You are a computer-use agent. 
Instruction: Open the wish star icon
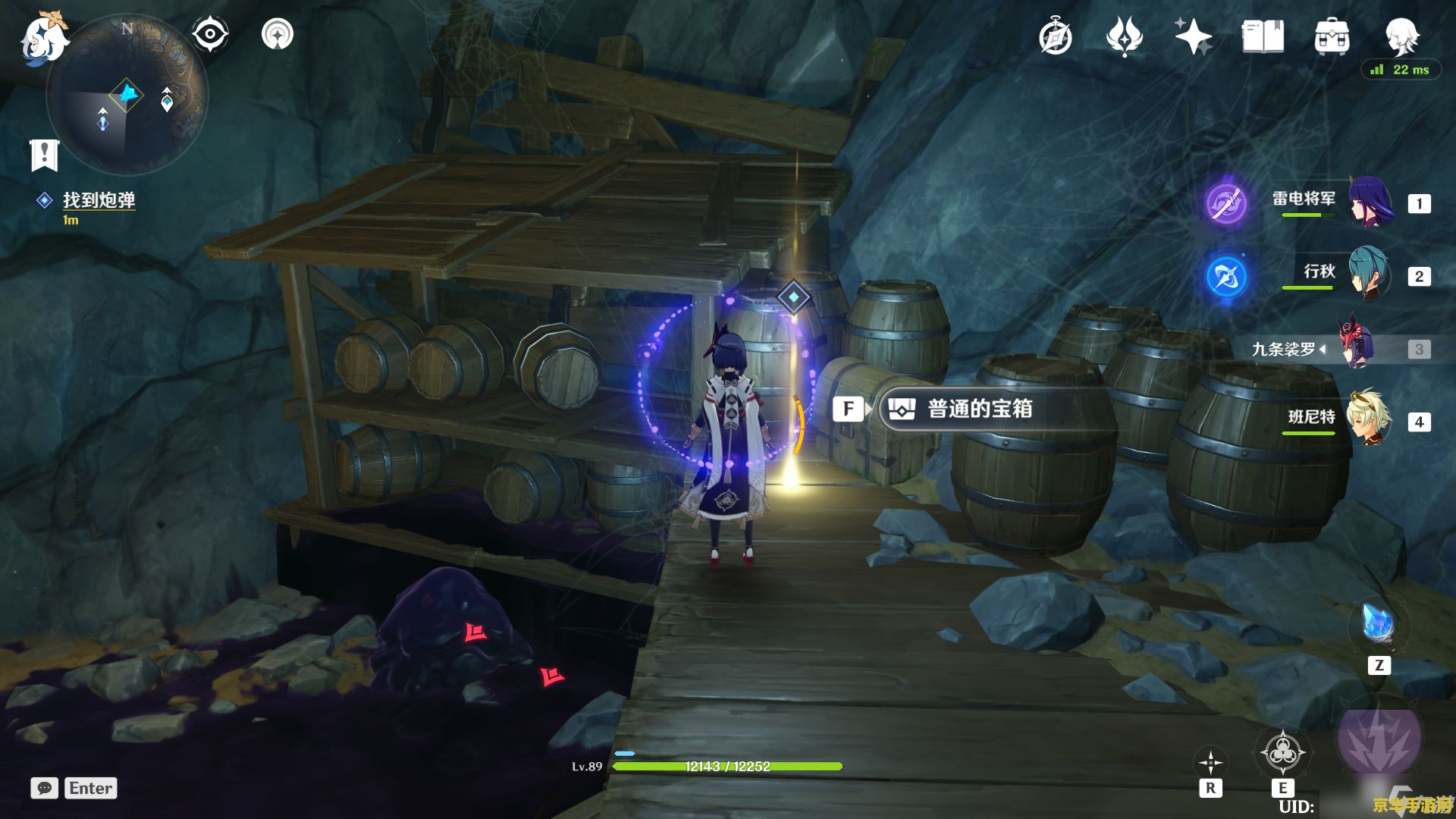(x=1193, y=36)
